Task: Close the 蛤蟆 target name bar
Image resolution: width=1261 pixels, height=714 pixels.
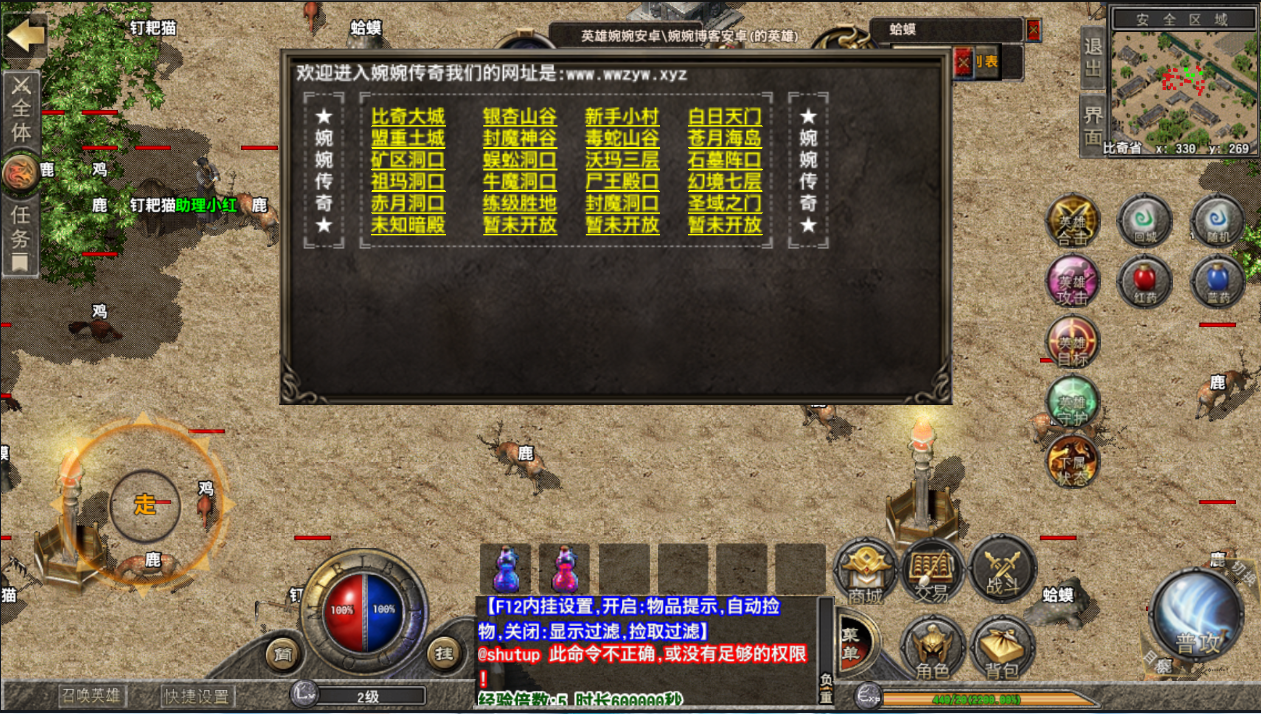Action: click(x=1033, y=30)
